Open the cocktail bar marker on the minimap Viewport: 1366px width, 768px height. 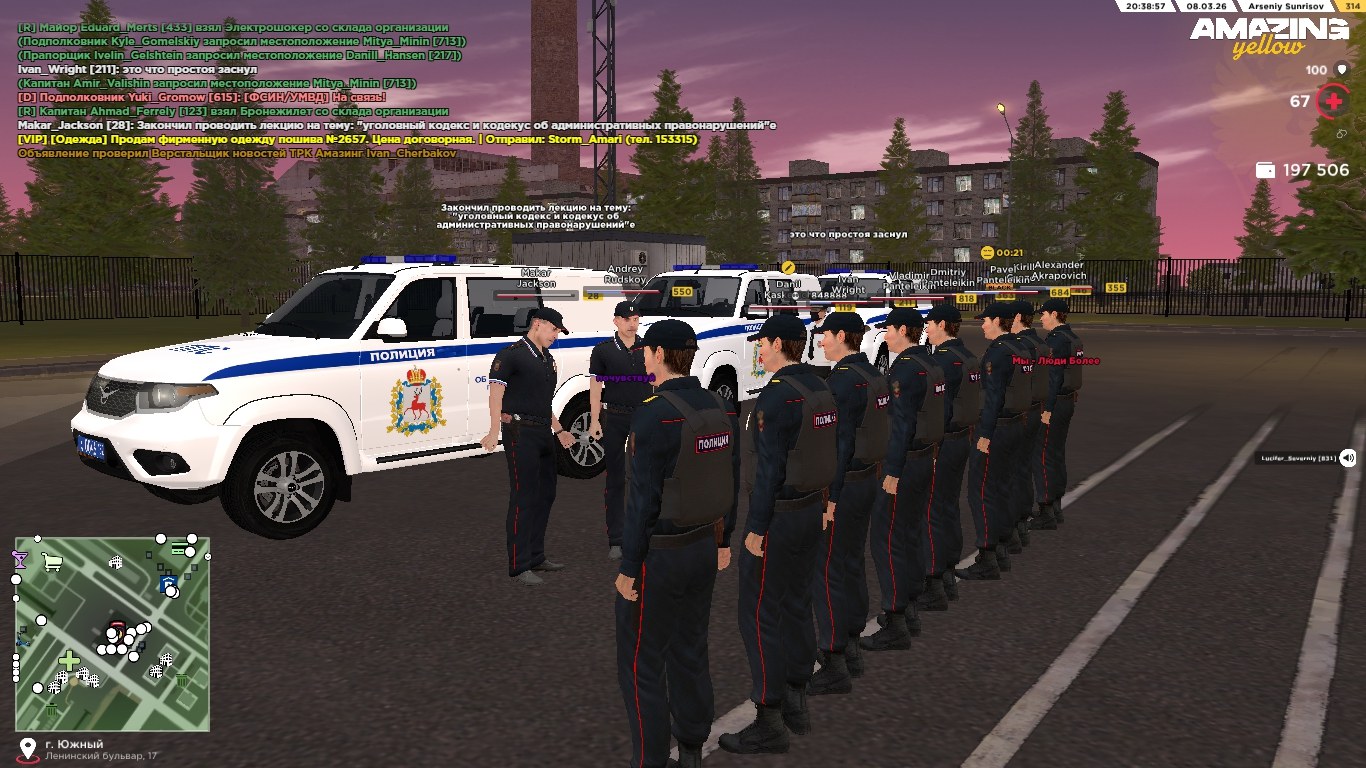20,560
